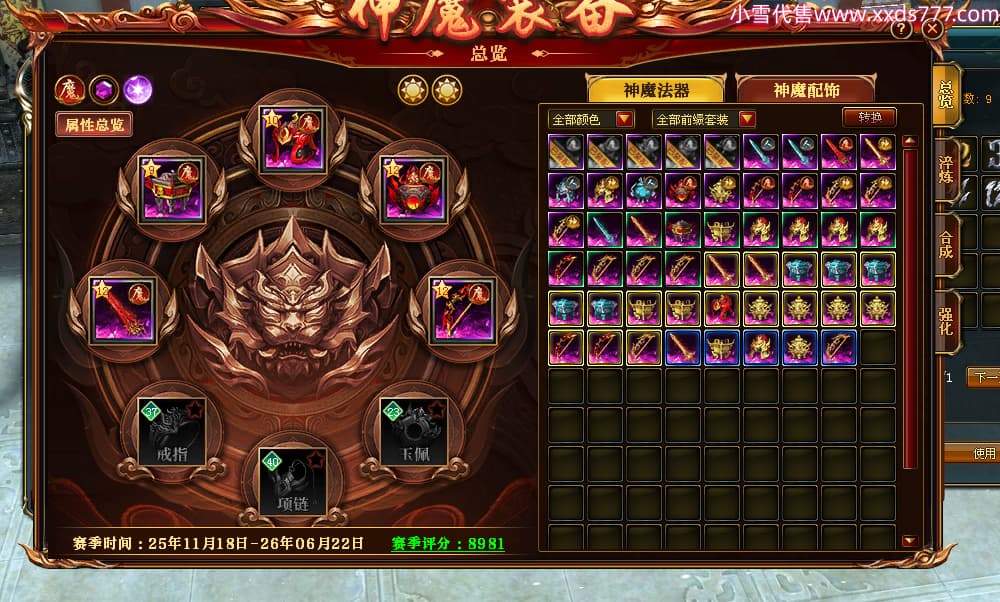Click the 转换 convert button
This screenshot has width=1000, height=602.
point(869,117)
